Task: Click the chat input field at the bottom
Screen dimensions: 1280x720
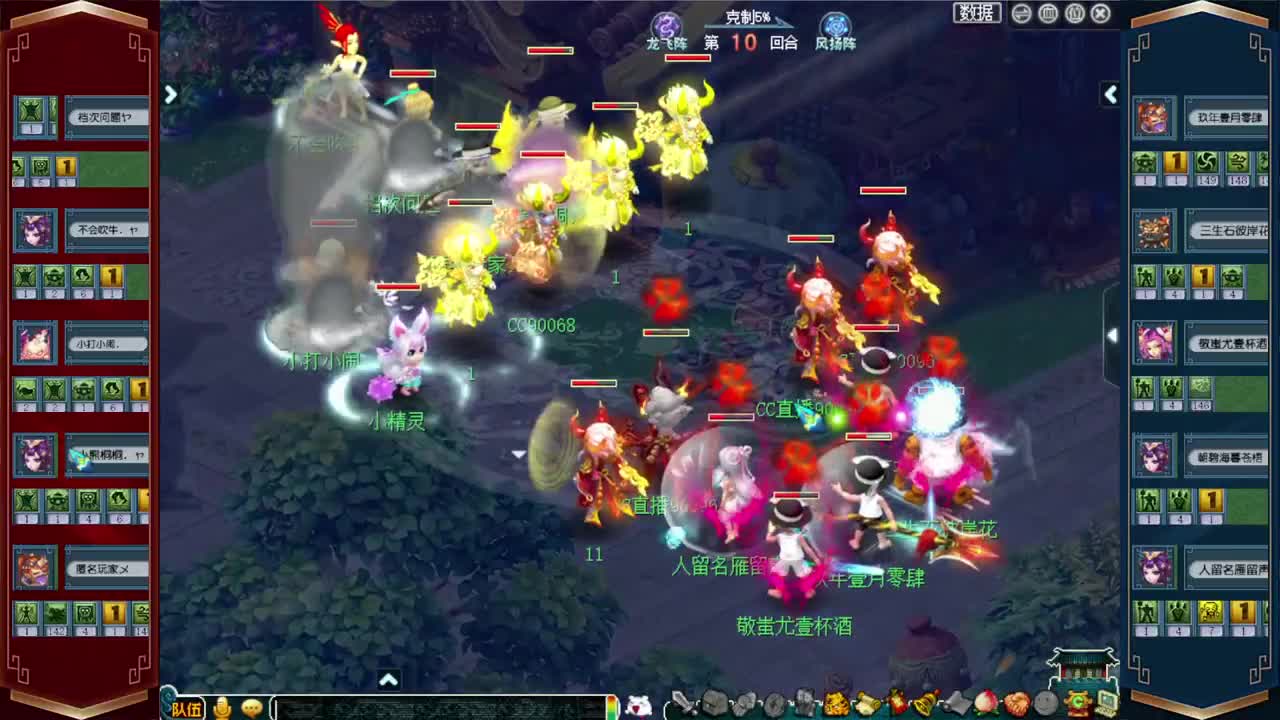Action: pos(440,707)
